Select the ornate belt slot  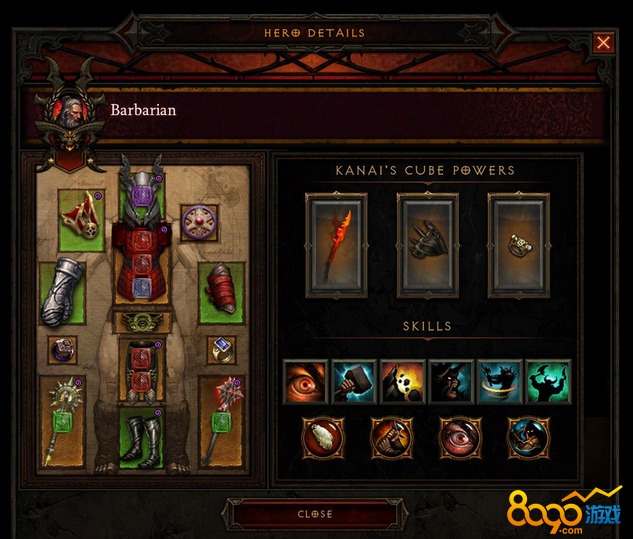140,322
